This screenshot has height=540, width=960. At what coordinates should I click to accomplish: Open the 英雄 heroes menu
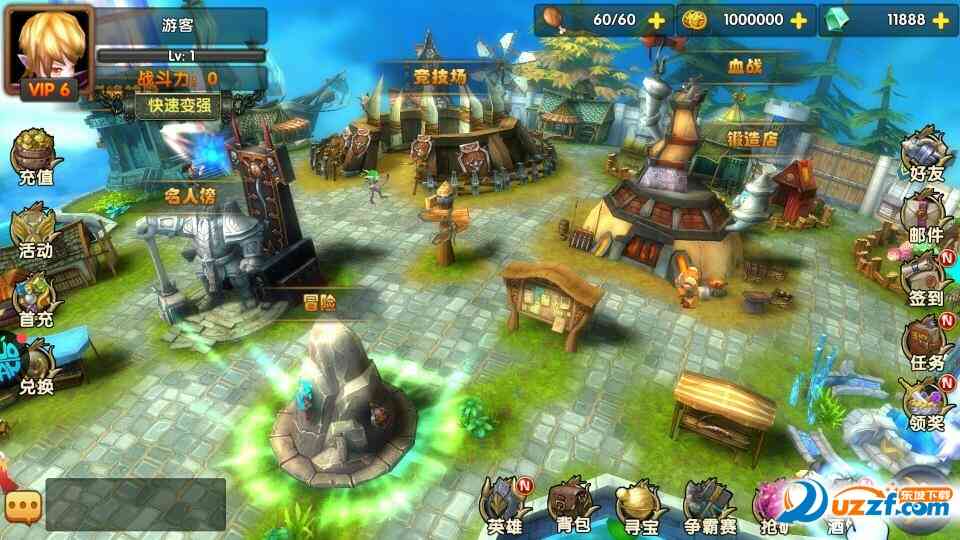[x=505, y=503]
